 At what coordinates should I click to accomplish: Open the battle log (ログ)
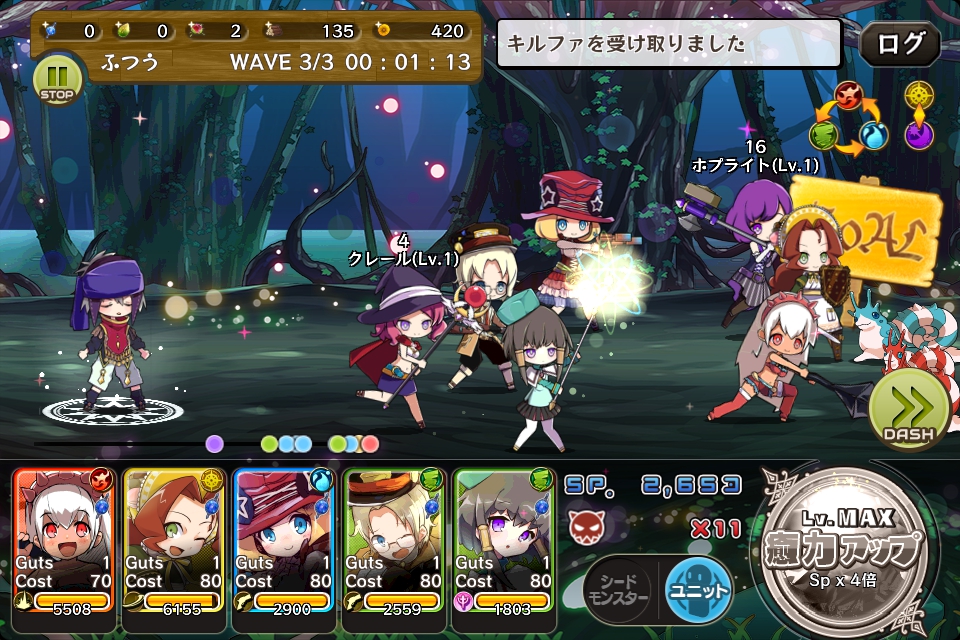point(899,43)
